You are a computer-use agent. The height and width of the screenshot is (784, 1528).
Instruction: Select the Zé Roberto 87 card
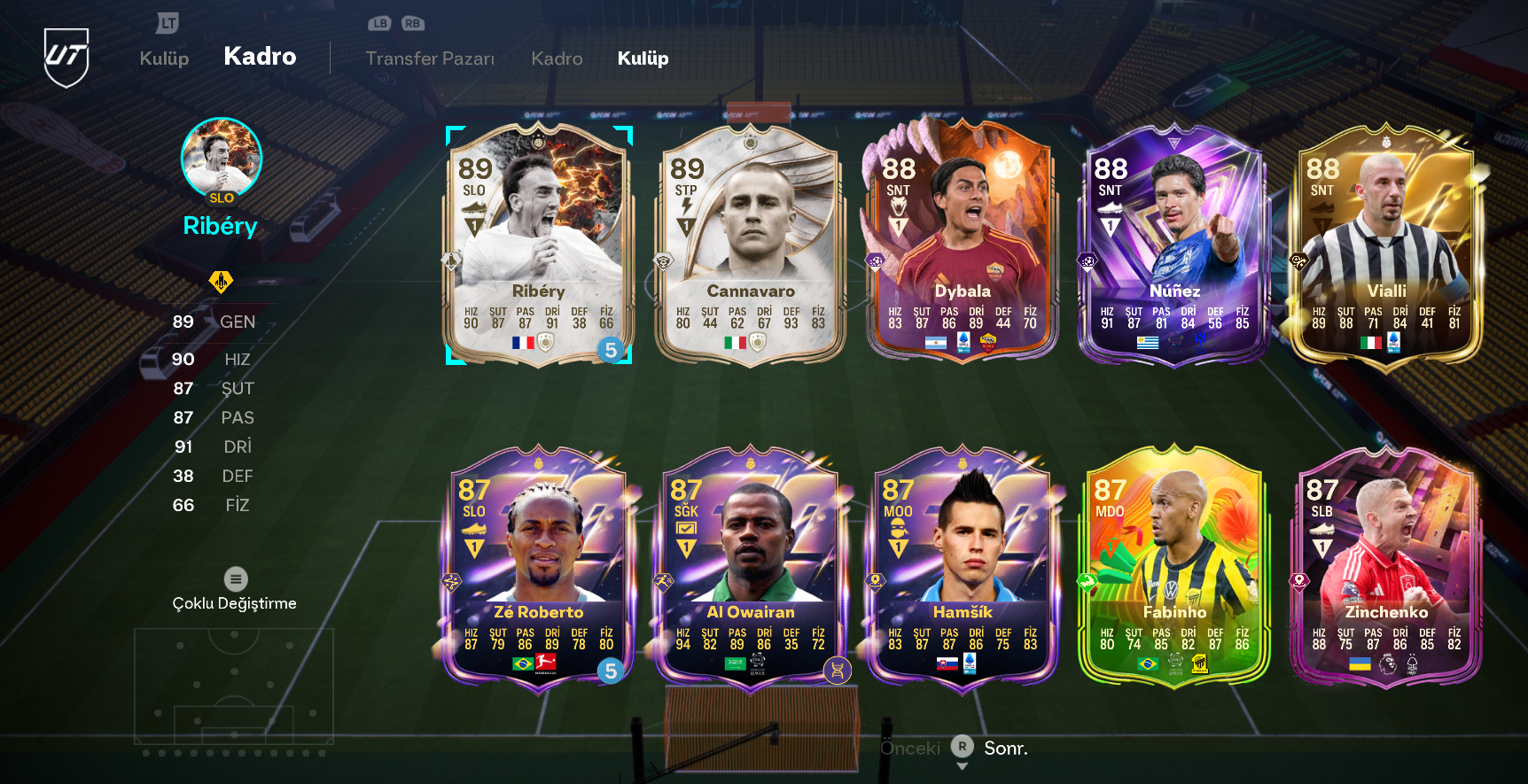(538, 567)
